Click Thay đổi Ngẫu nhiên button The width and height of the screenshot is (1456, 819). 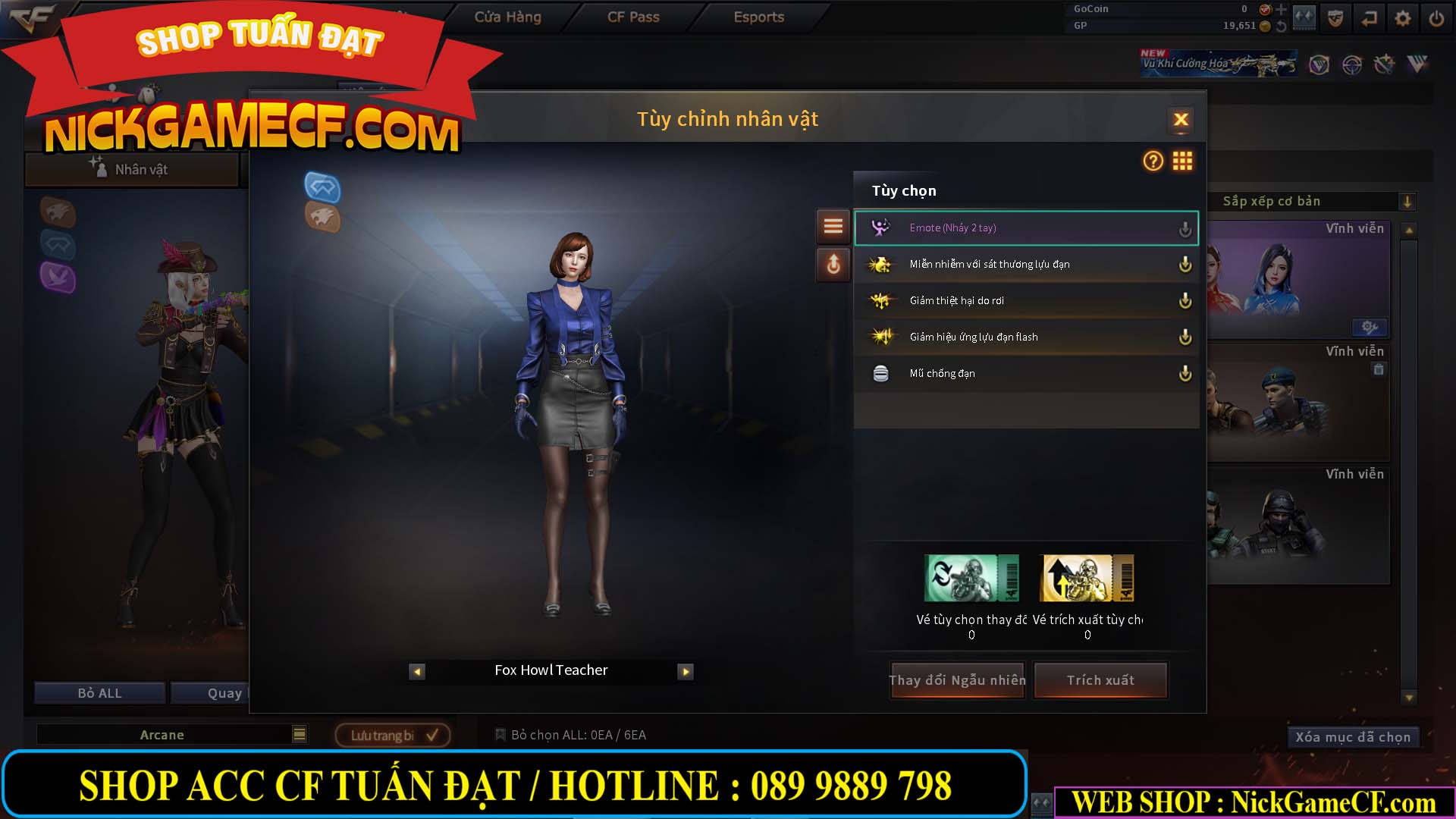(x=957, y=680)
